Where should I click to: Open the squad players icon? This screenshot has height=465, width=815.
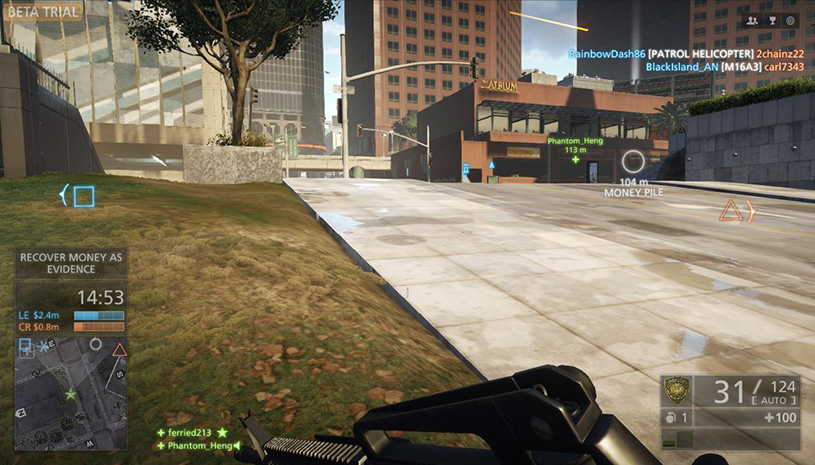tap(751, 20)
